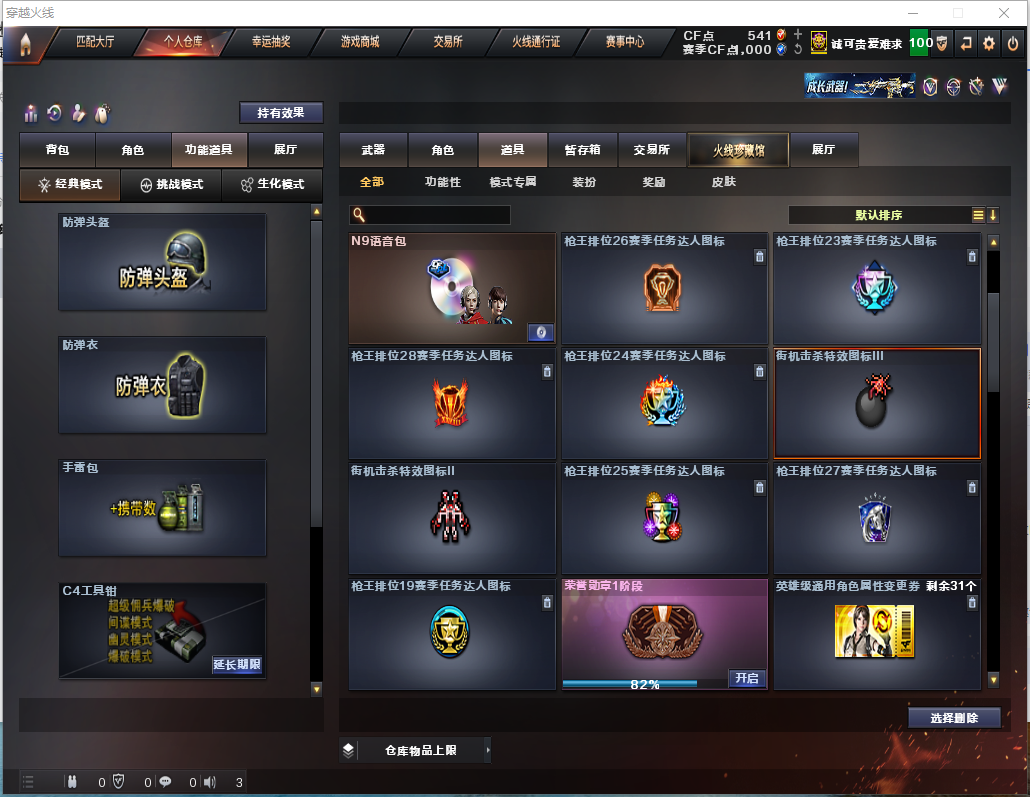The width and height of the screenshot is (1030, 797).
Task: Open the 赛事中心 tab
Action: tap(625, 42)
